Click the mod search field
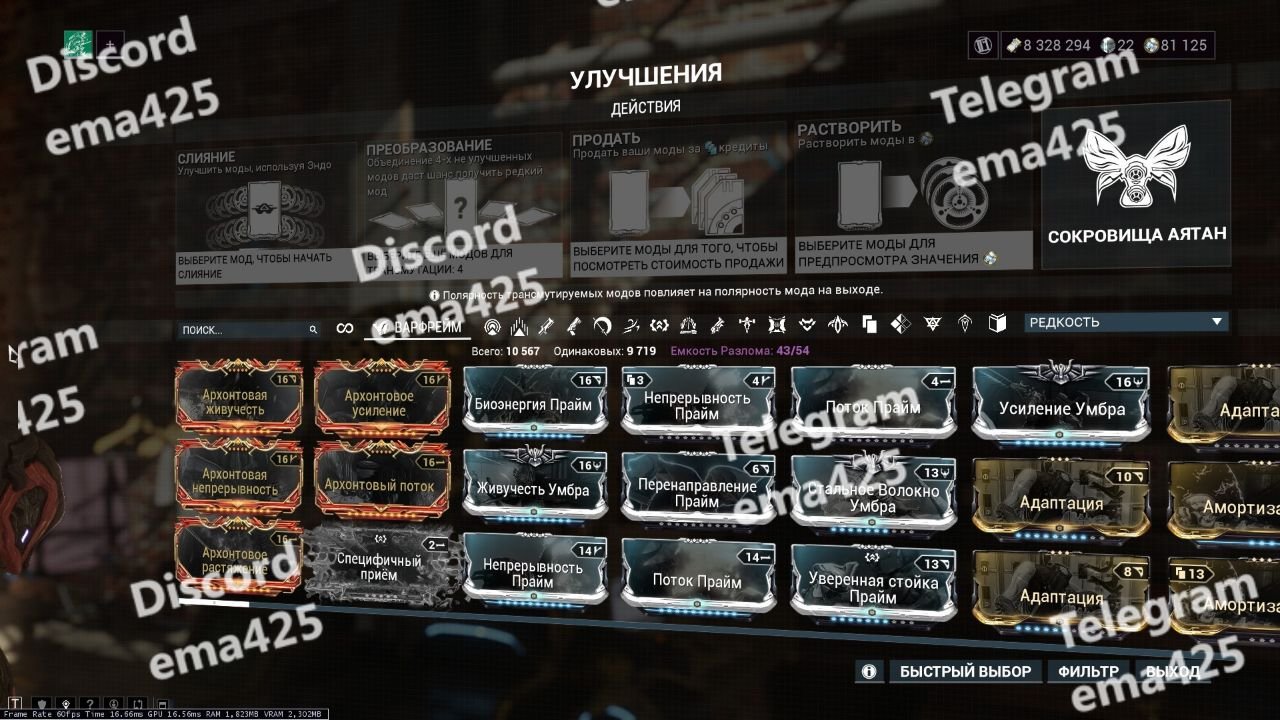Viewport: 1280px width, 720px height. 245,329
